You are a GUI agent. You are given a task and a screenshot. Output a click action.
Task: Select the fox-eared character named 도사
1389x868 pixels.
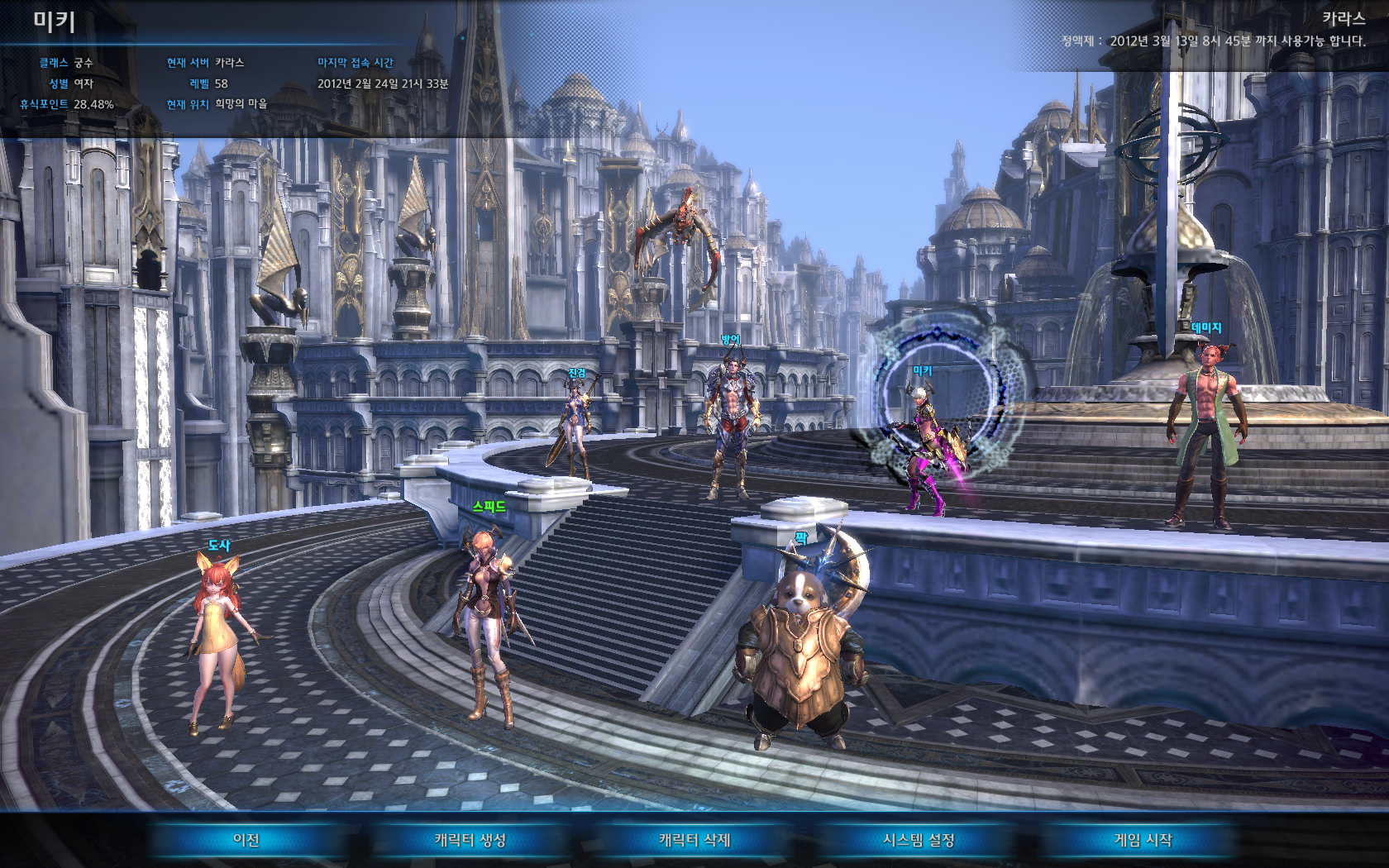pos(218,637)
